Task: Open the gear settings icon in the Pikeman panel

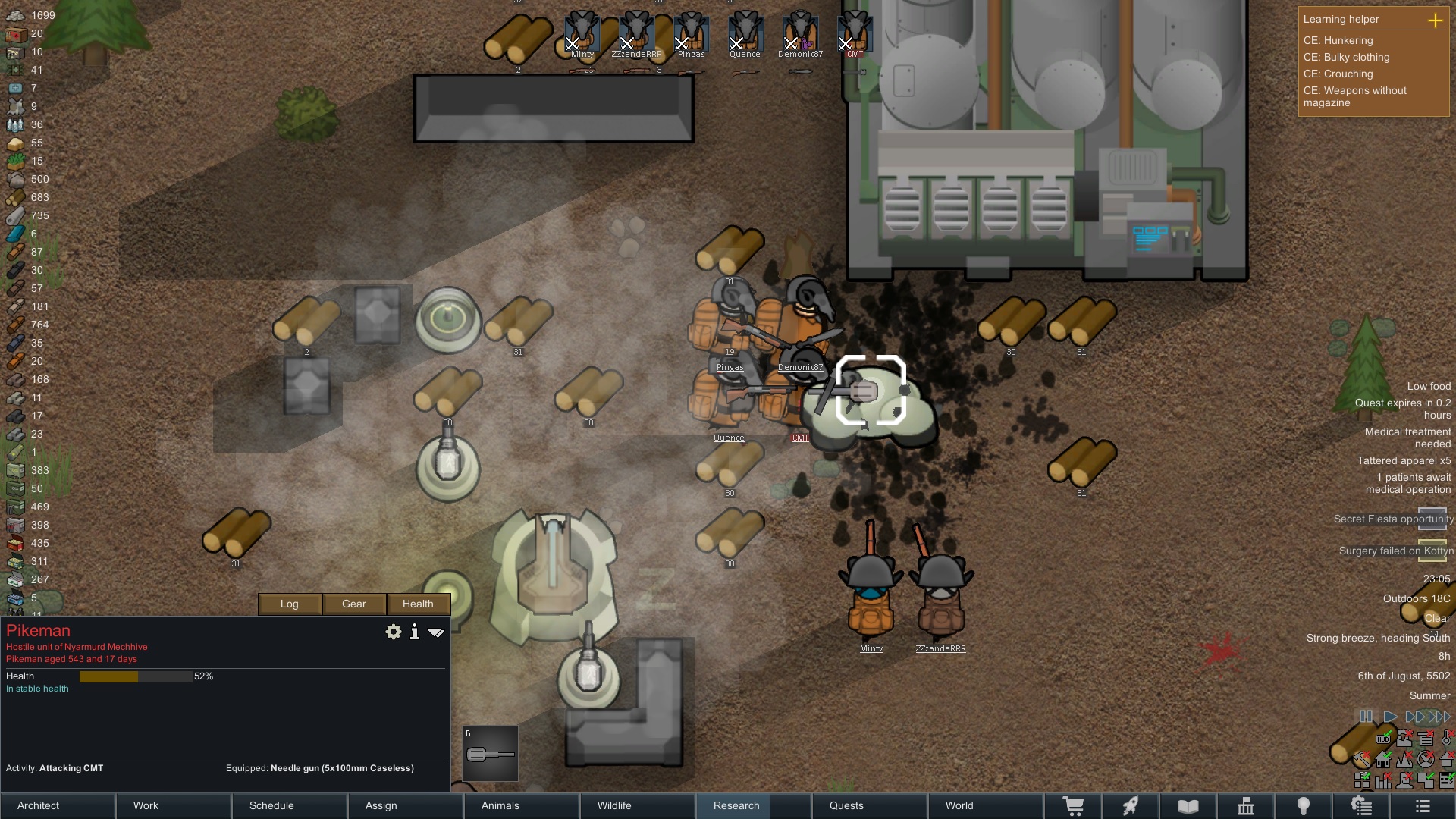Action: [393, 632]
